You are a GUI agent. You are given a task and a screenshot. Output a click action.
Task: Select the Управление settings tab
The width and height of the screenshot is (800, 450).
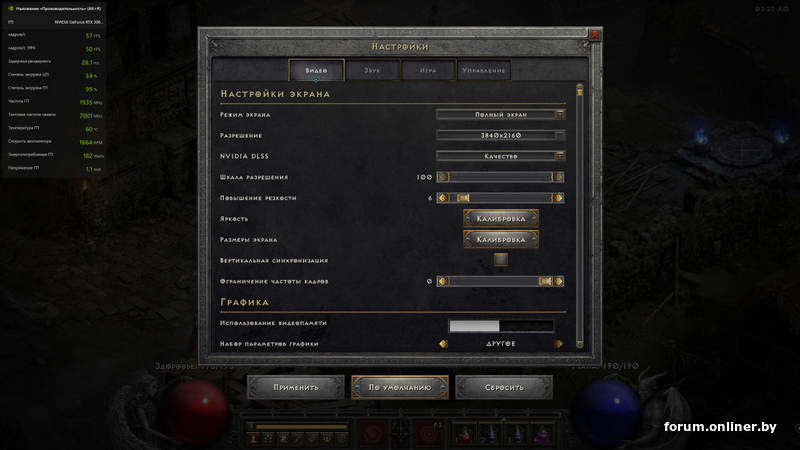tap(484, 70)
